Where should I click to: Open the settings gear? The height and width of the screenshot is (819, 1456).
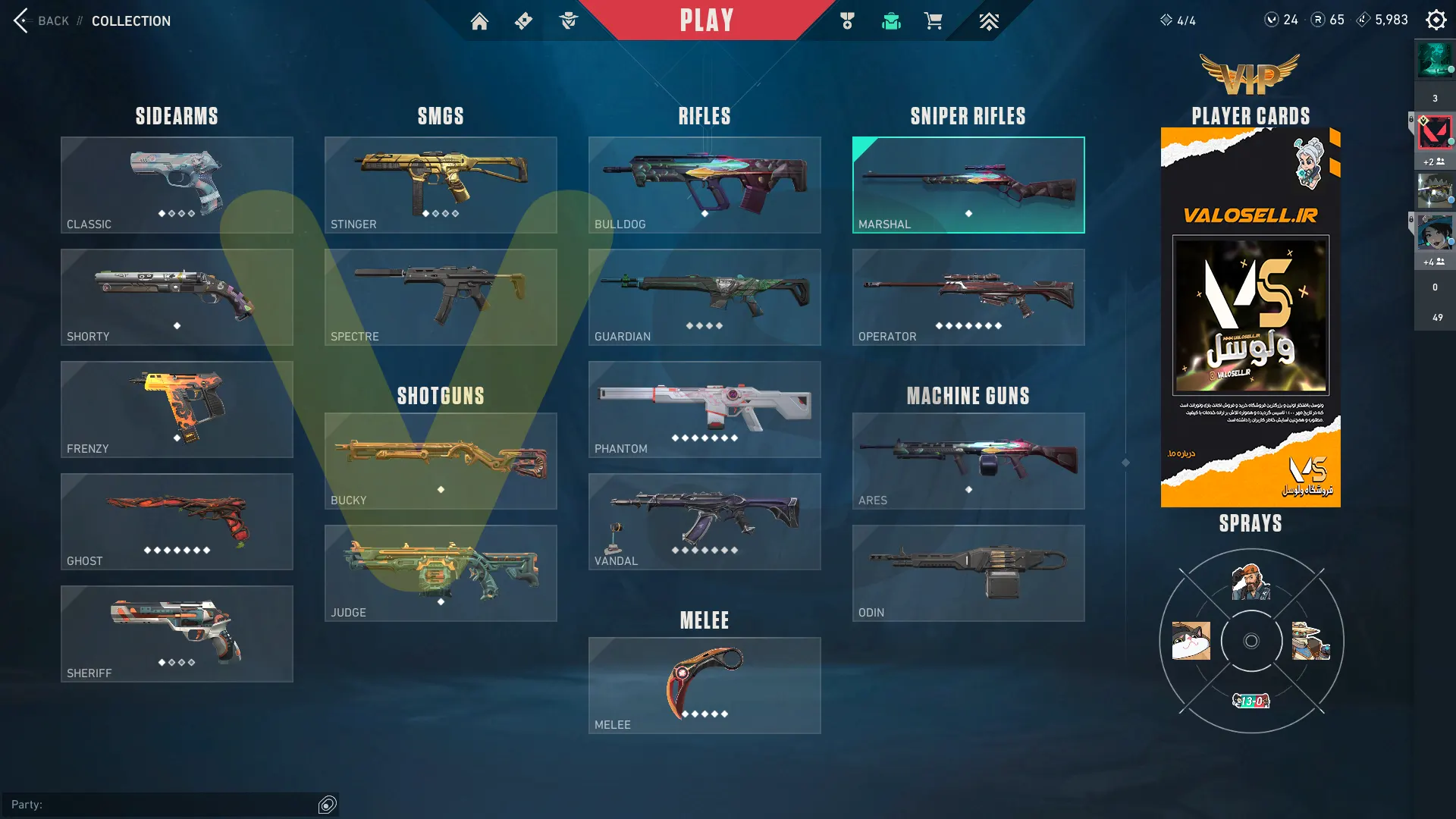(1436, 20)
